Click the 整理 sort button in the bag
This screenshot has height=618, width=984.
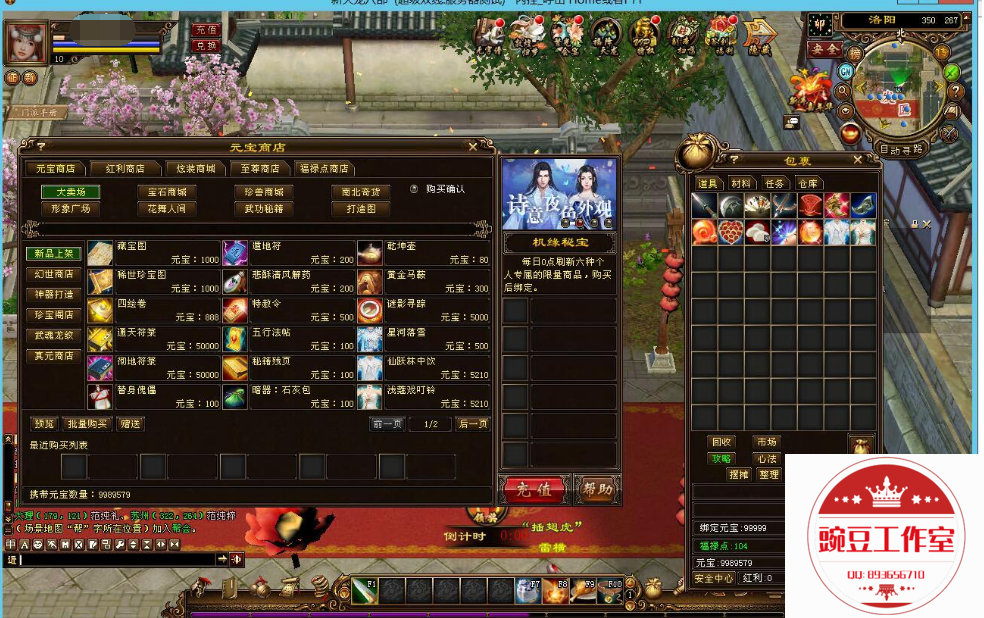click(x=768, y=475)
